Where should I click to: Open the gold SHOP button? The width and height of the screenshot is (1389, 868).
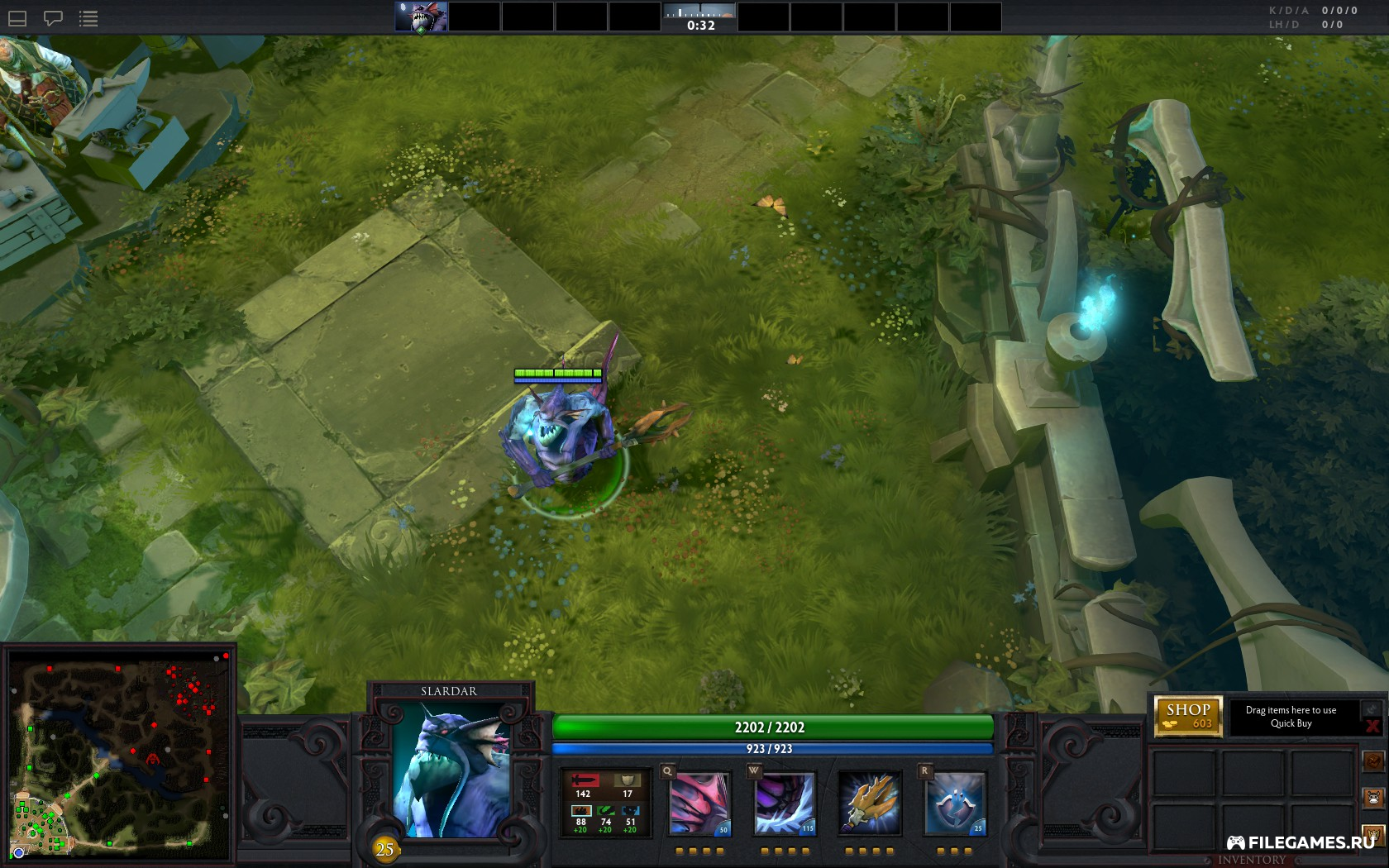click(x=1188, y=716)
